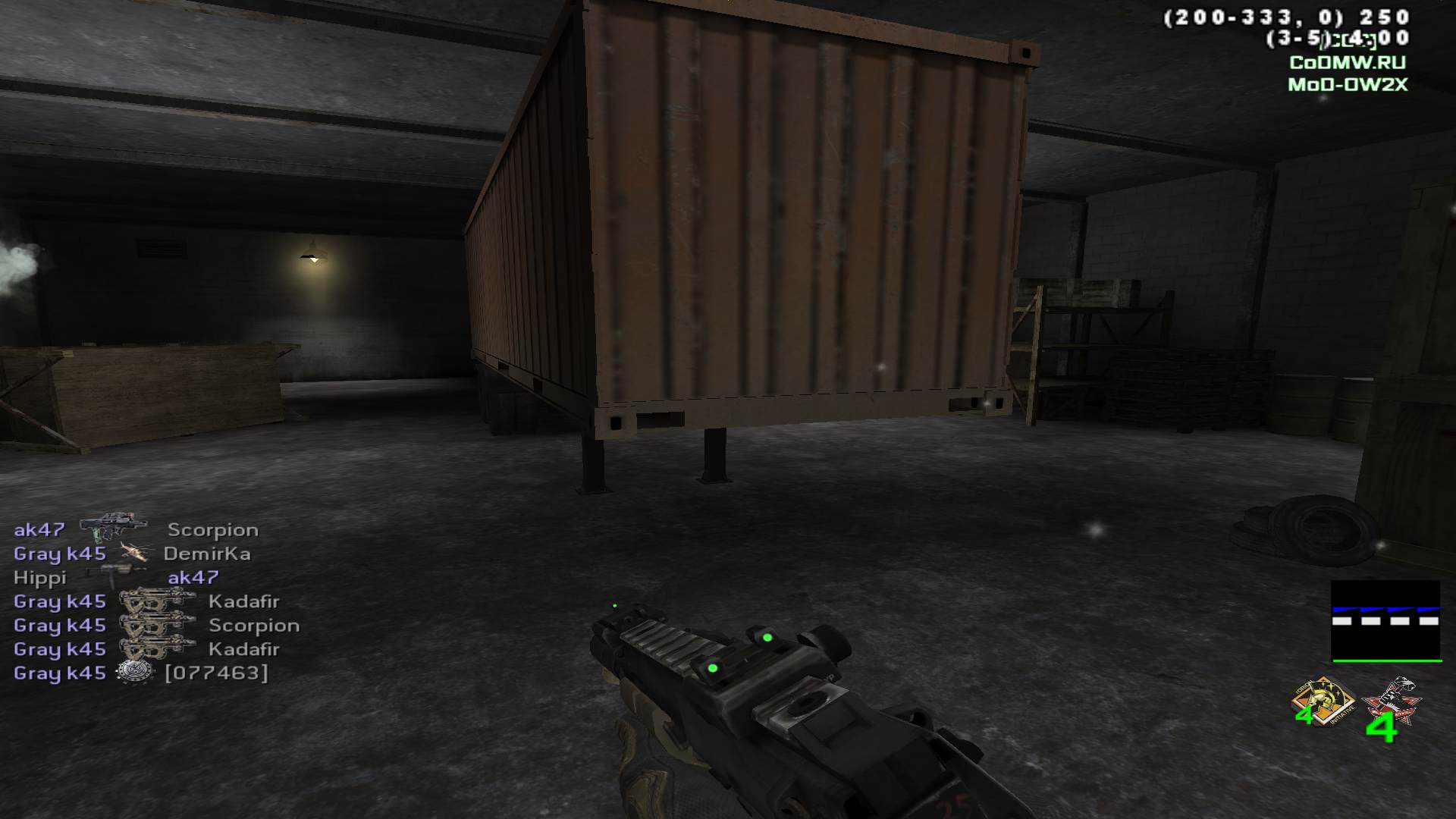Select the ak47 killed Scorpion killfeed row
1456x819 pixels.
tap(136, 529)
